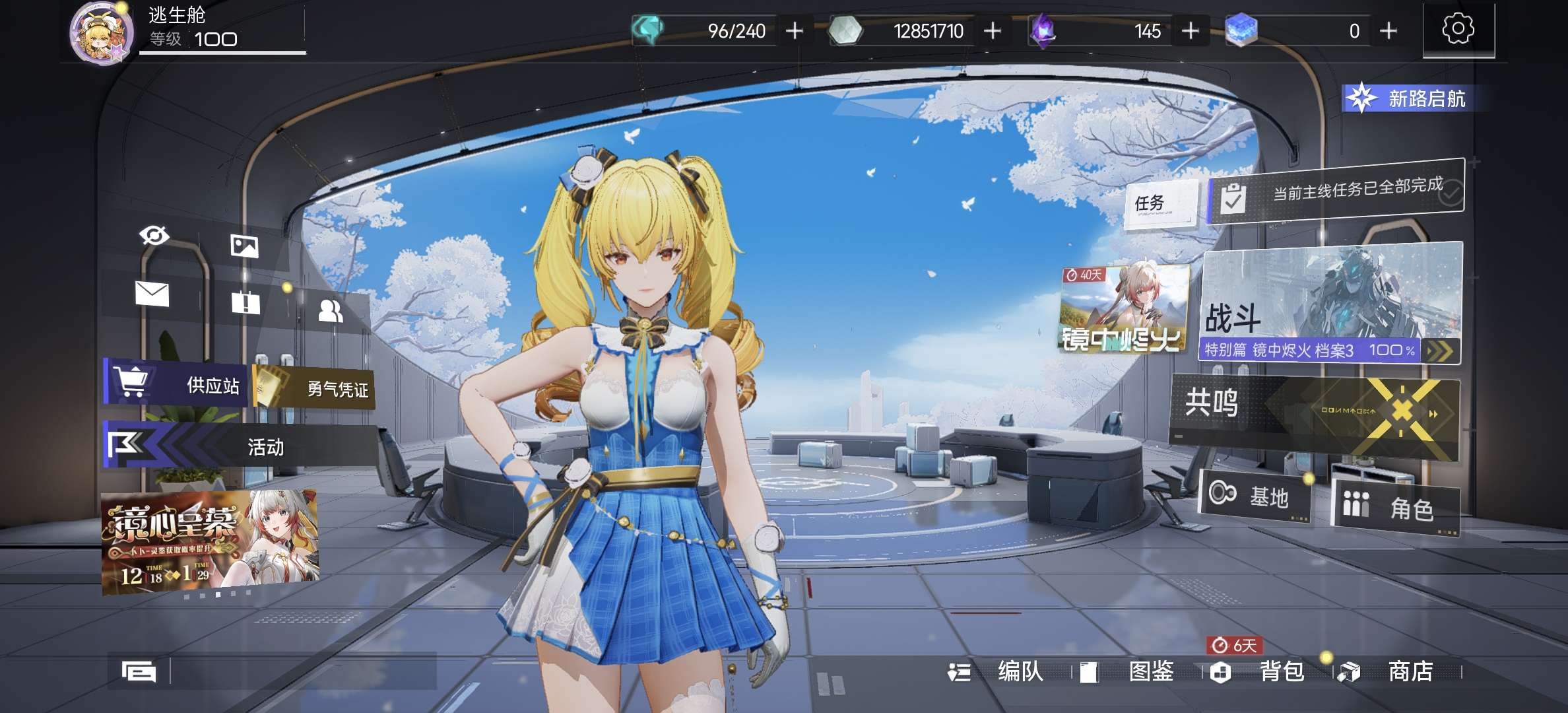Viewport: 1568px width, 713px height.
Task: Open the settings gear icon
Action: [x=1458, y=30]
